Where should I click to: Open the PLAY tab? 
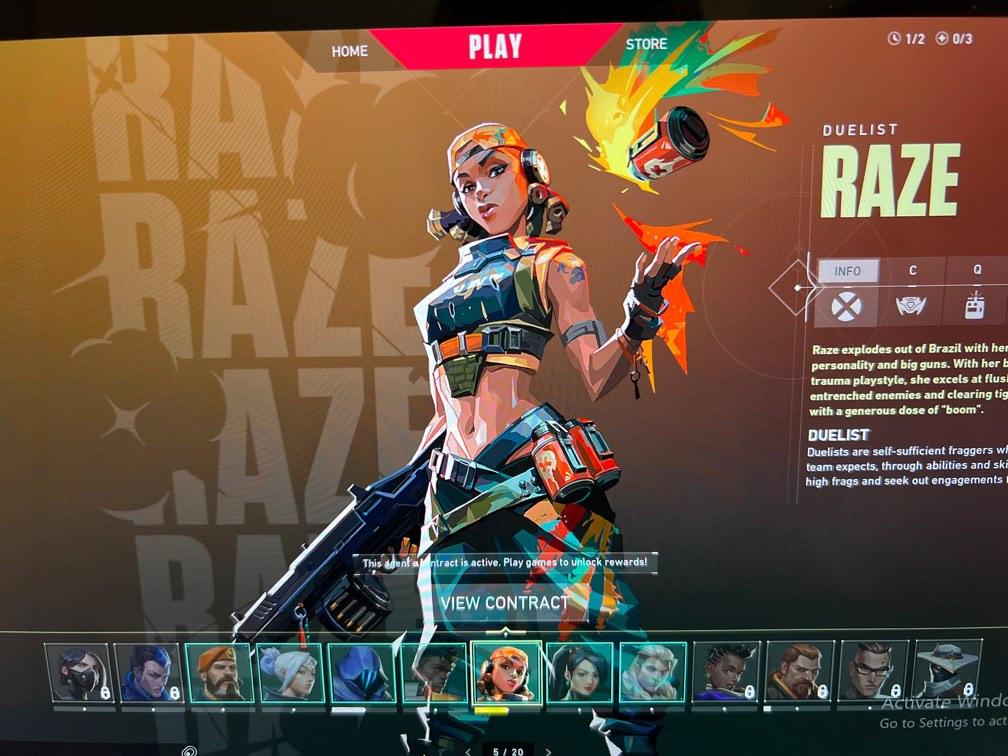(495, 46)
